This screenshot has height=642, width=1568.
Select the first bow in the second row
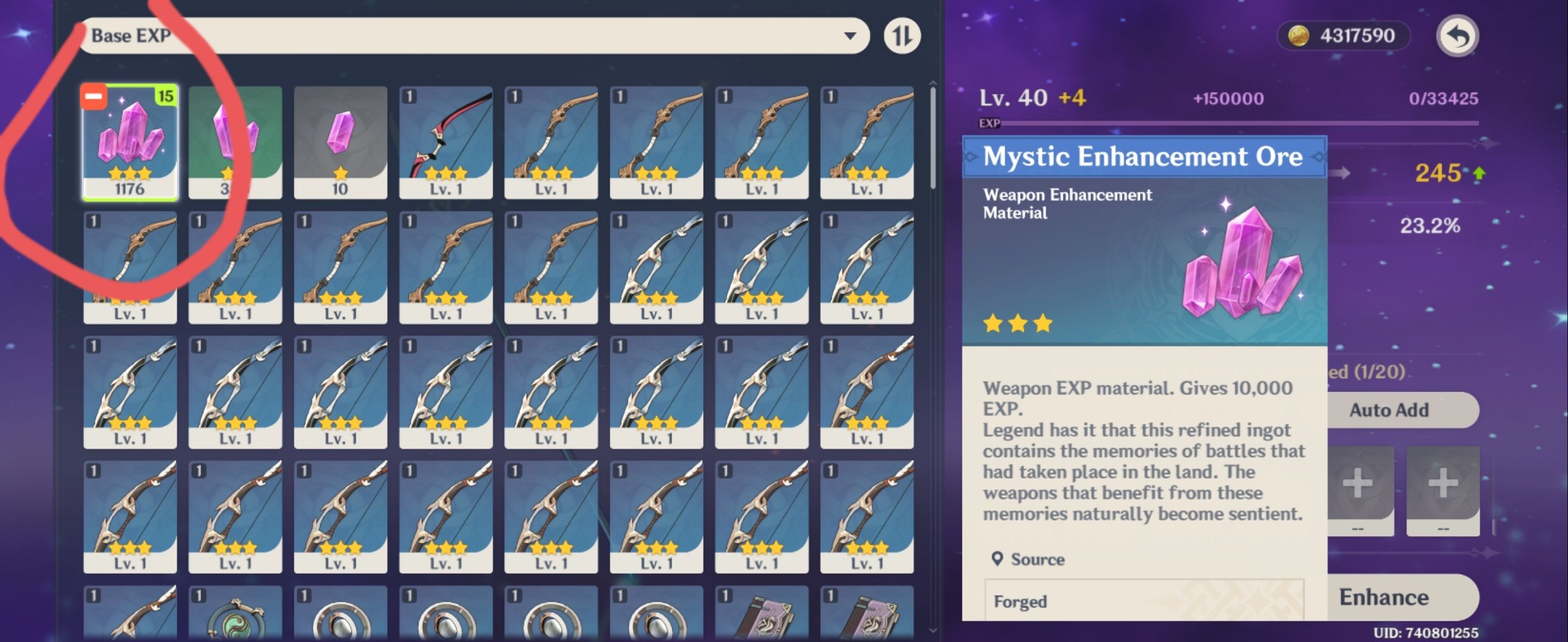[x=130, y=267]
